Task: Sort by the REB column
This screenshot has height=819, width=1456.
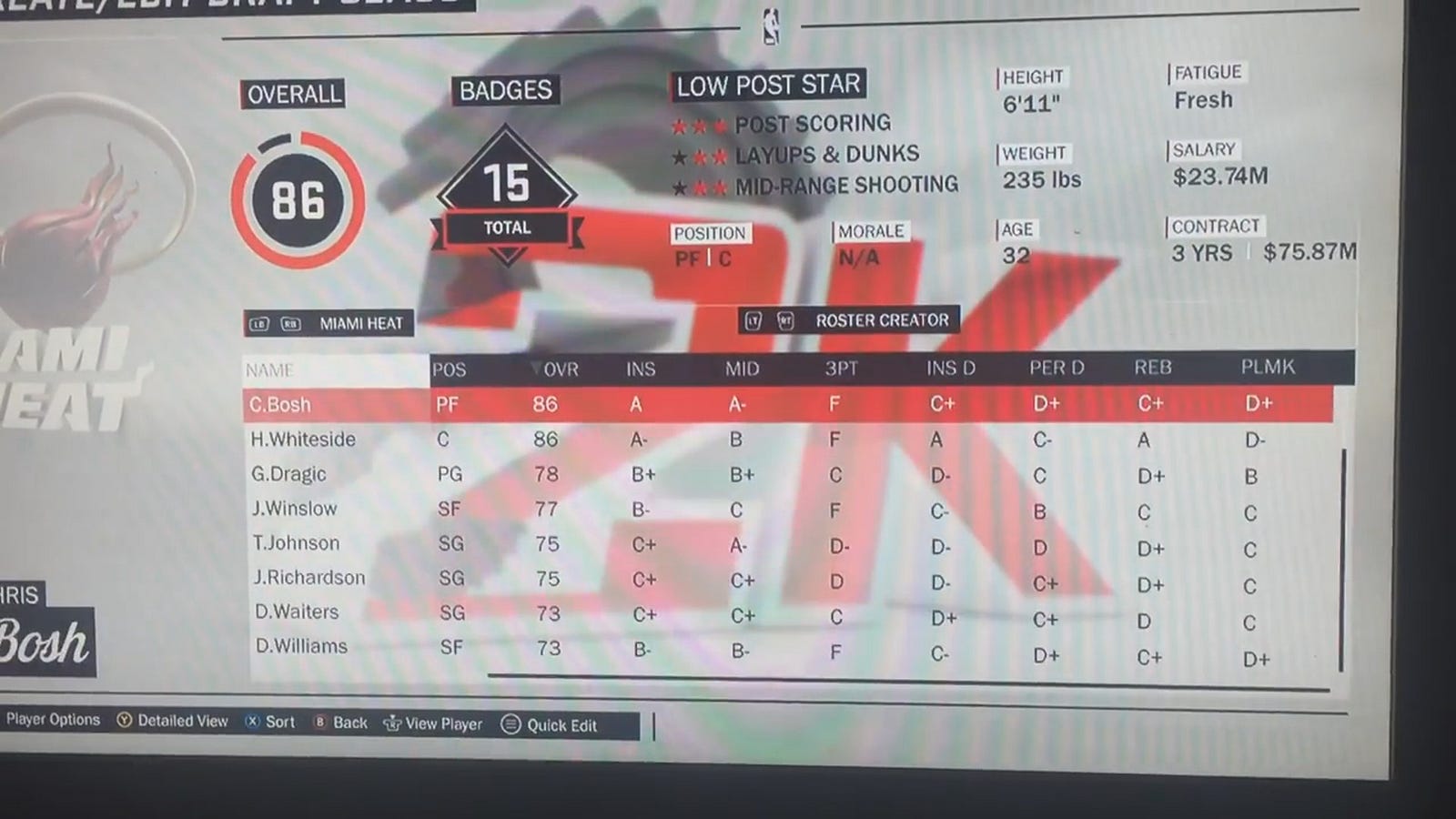Action: [1152, 368]
